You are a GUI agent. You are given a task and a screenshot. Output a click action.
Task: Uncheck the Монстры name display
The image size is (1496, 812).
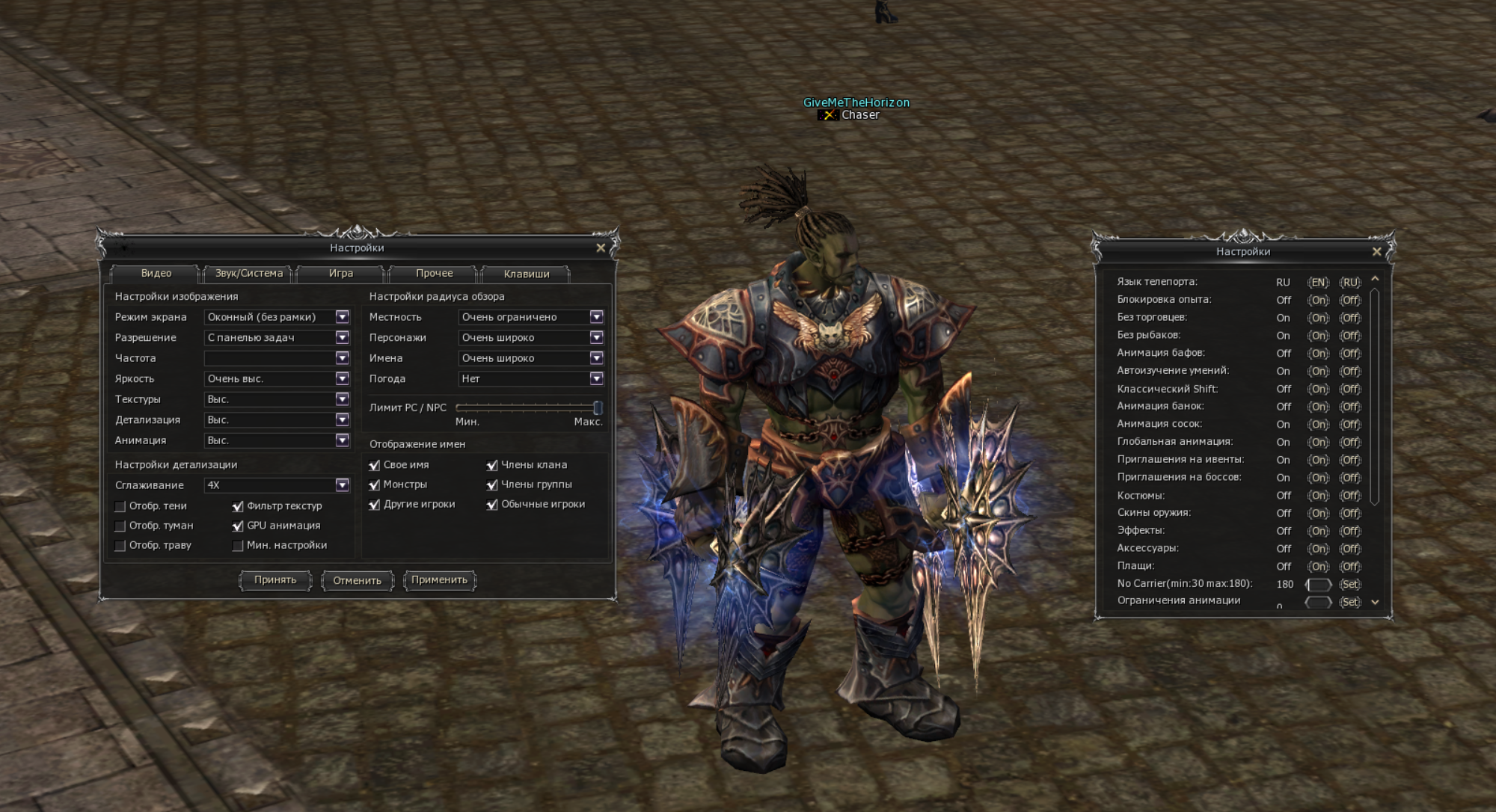(375, 485)
